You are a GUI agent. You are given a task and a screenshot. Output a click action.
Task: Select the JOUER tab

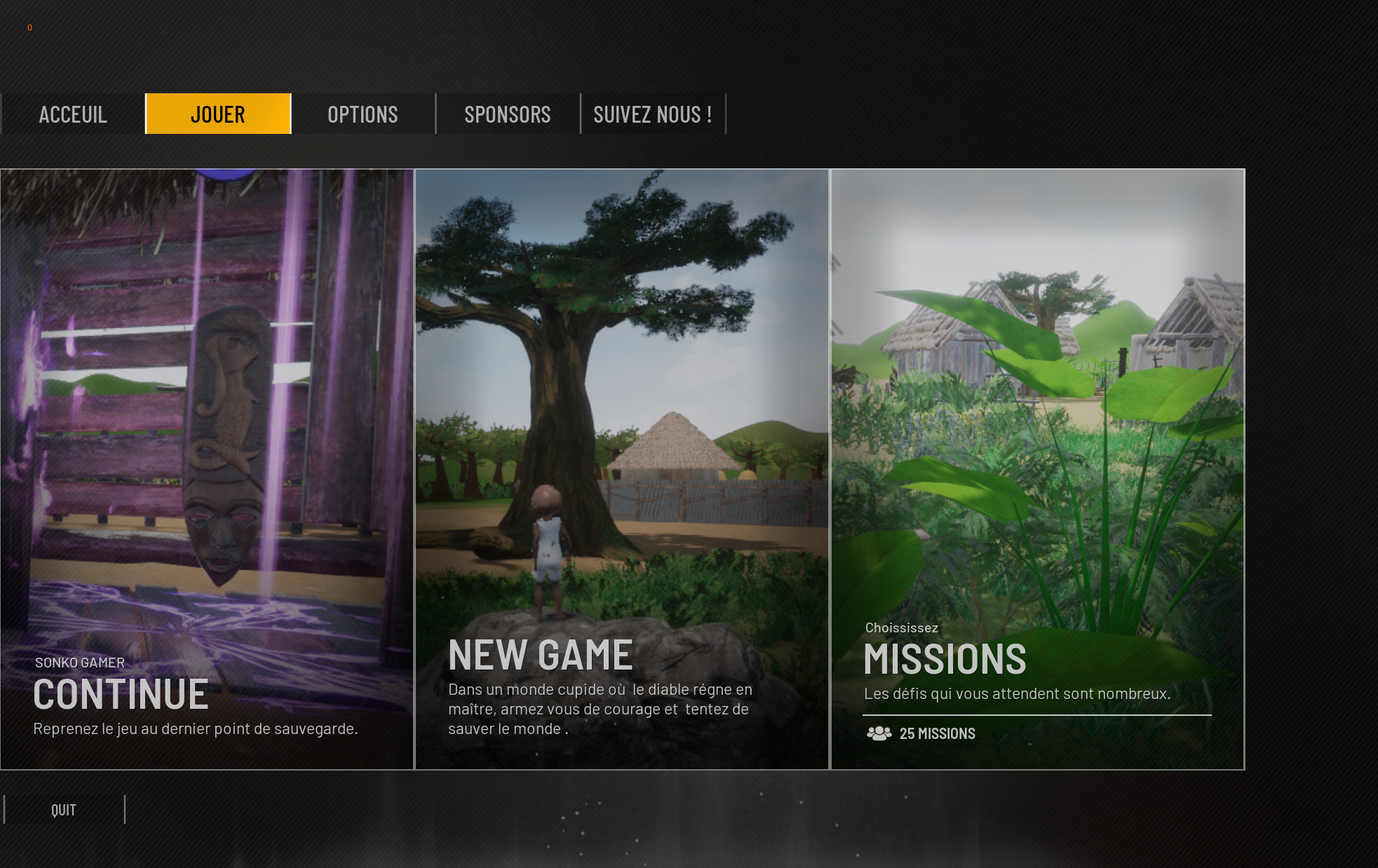218,114
